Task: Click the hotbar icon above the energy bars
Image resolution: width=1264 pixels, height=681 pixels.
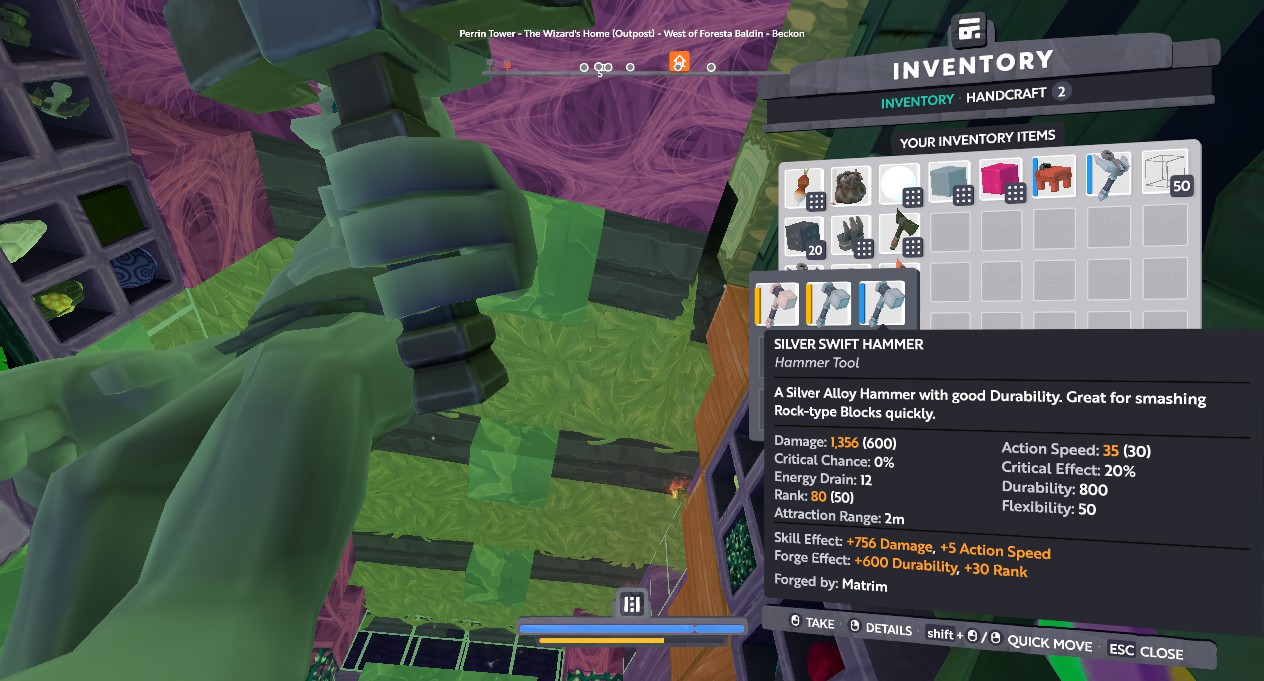Action: pyautogui.click(x=631, y=603)
